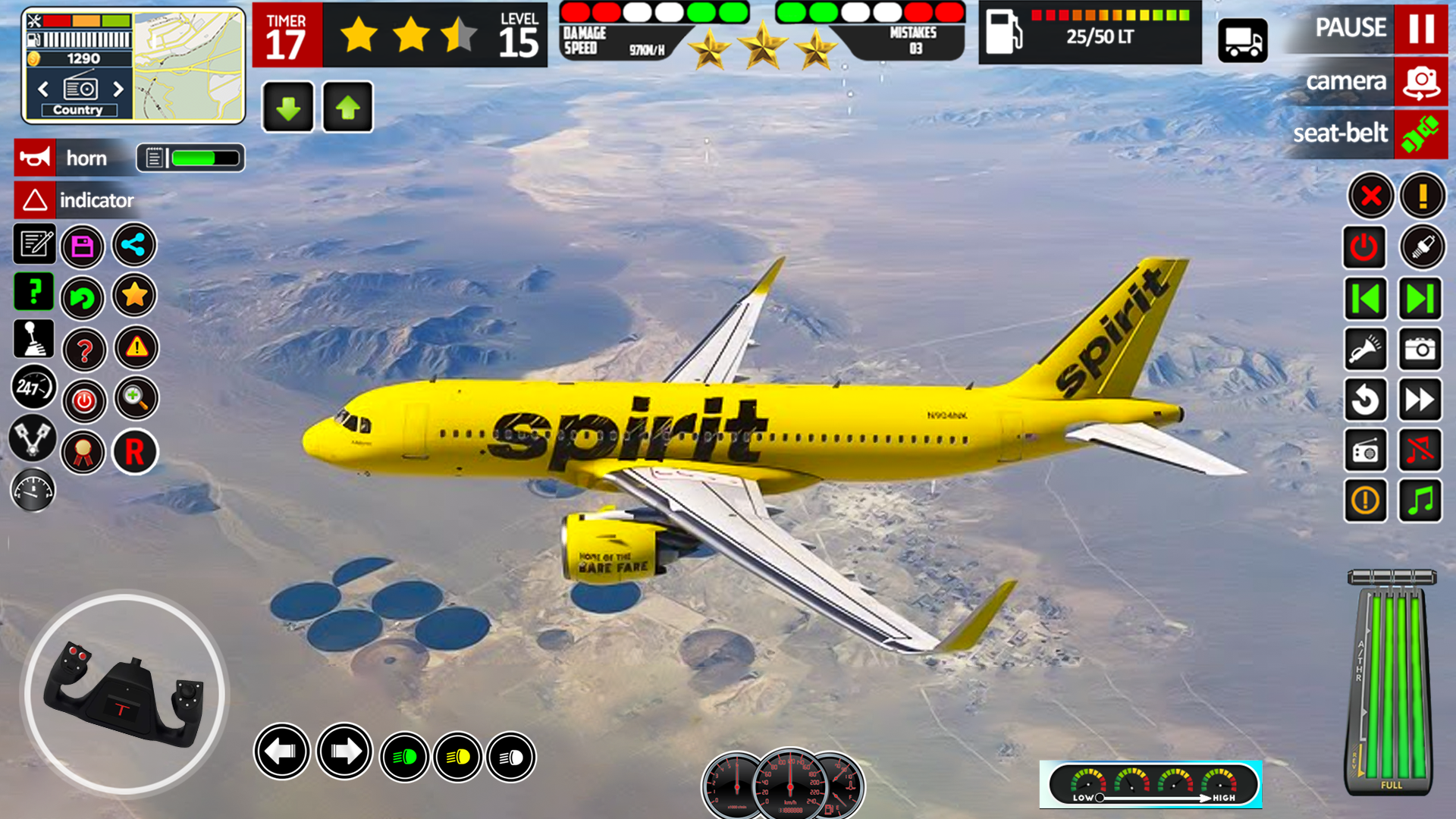
Task: Click the right arrow beside Country radio
Action: click(120, 89)
